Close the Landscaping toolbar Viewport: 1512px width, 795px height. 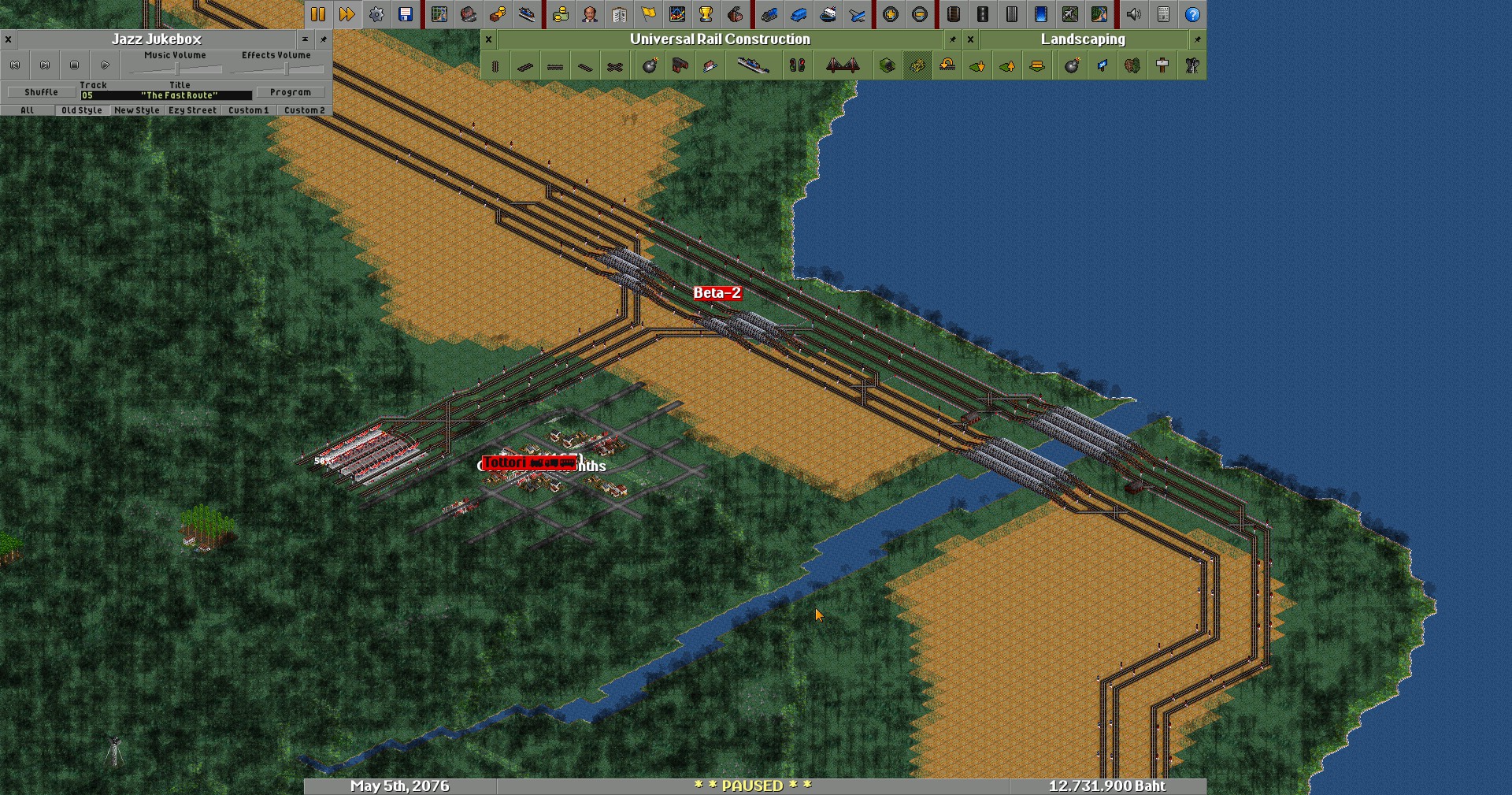[x=970, y=39]
